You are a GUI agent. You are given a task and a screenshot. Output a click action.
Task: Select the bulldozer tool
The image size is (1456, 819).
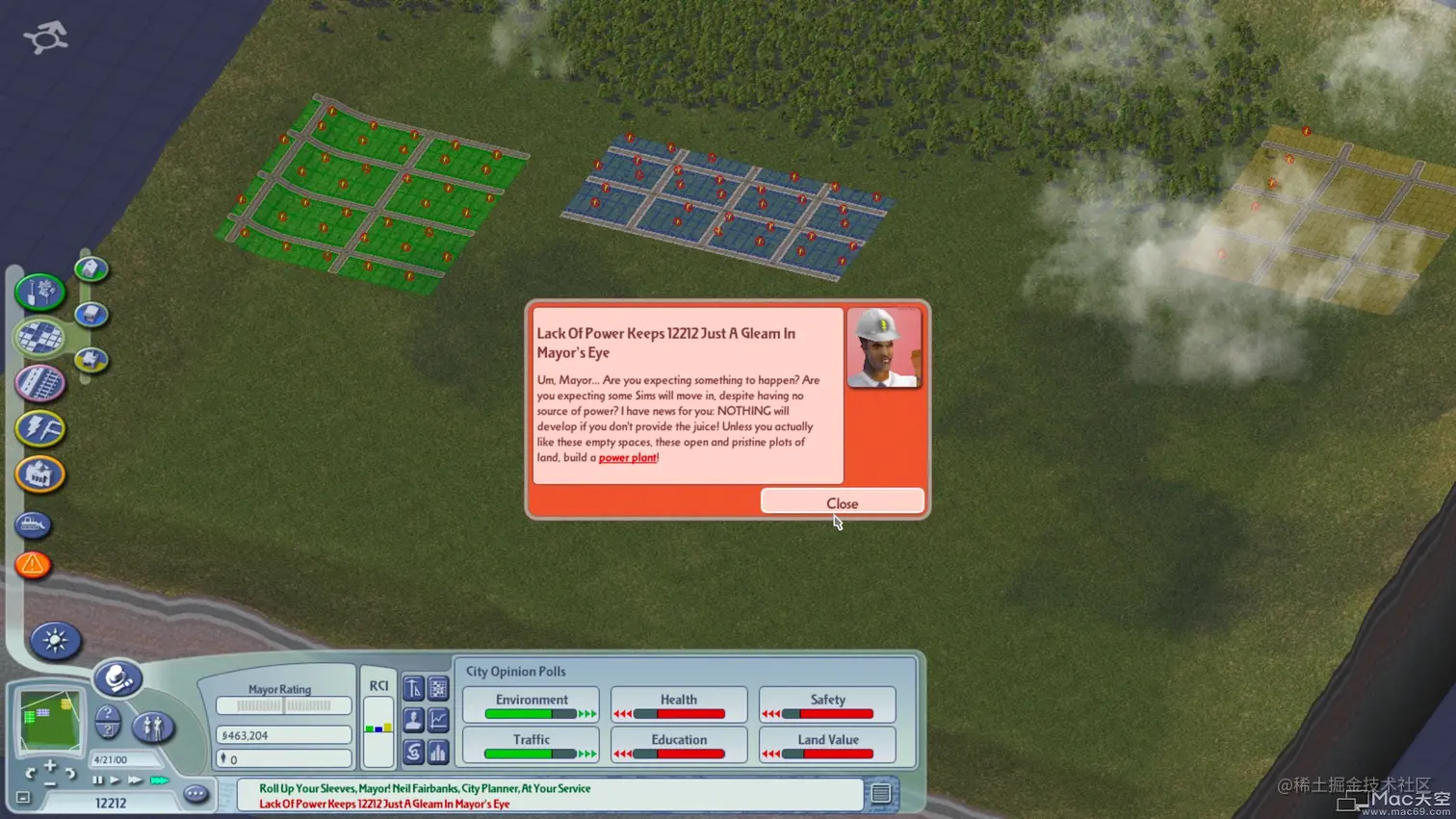pyautogui.click(x=33, y=525)
